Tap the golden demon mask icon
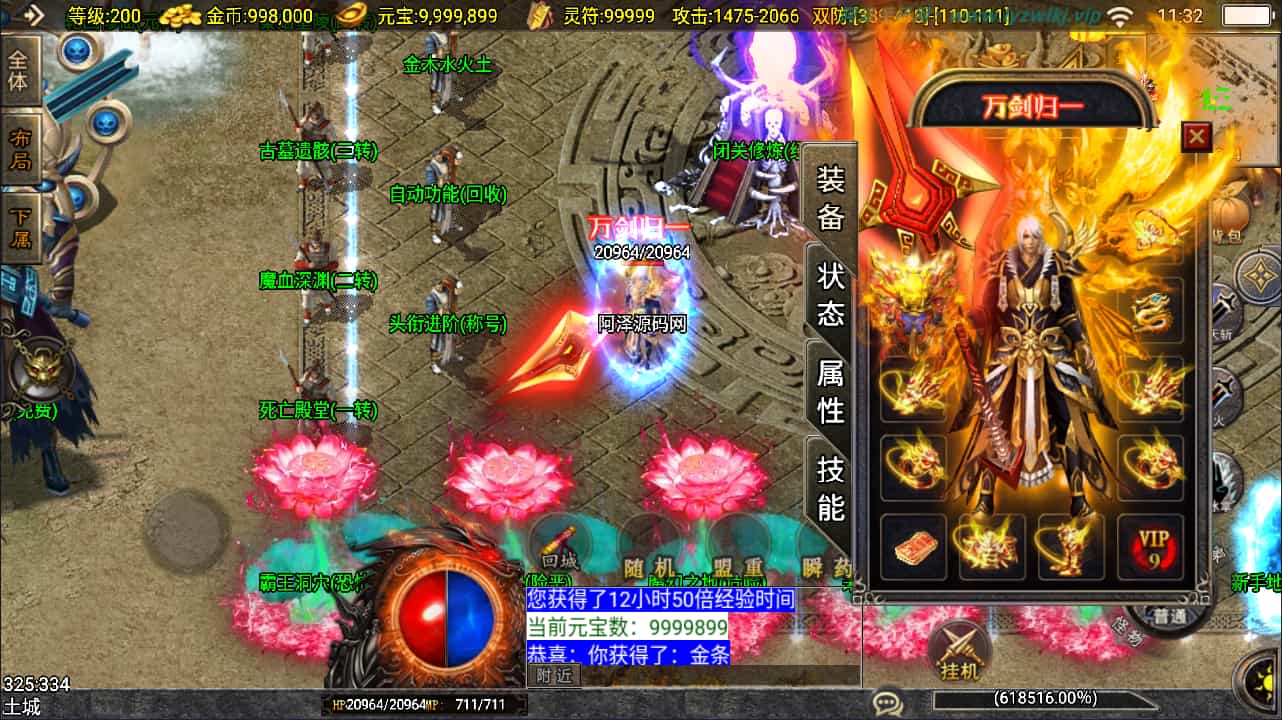 click(43, 368)
